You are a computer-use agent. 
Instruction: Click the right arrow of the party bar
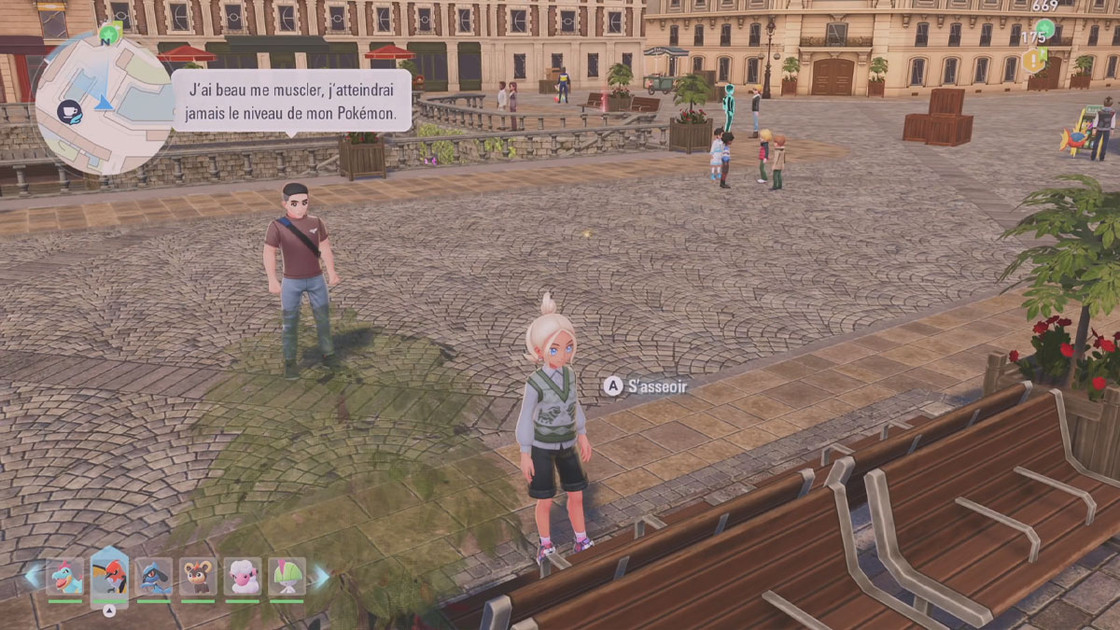321,576
